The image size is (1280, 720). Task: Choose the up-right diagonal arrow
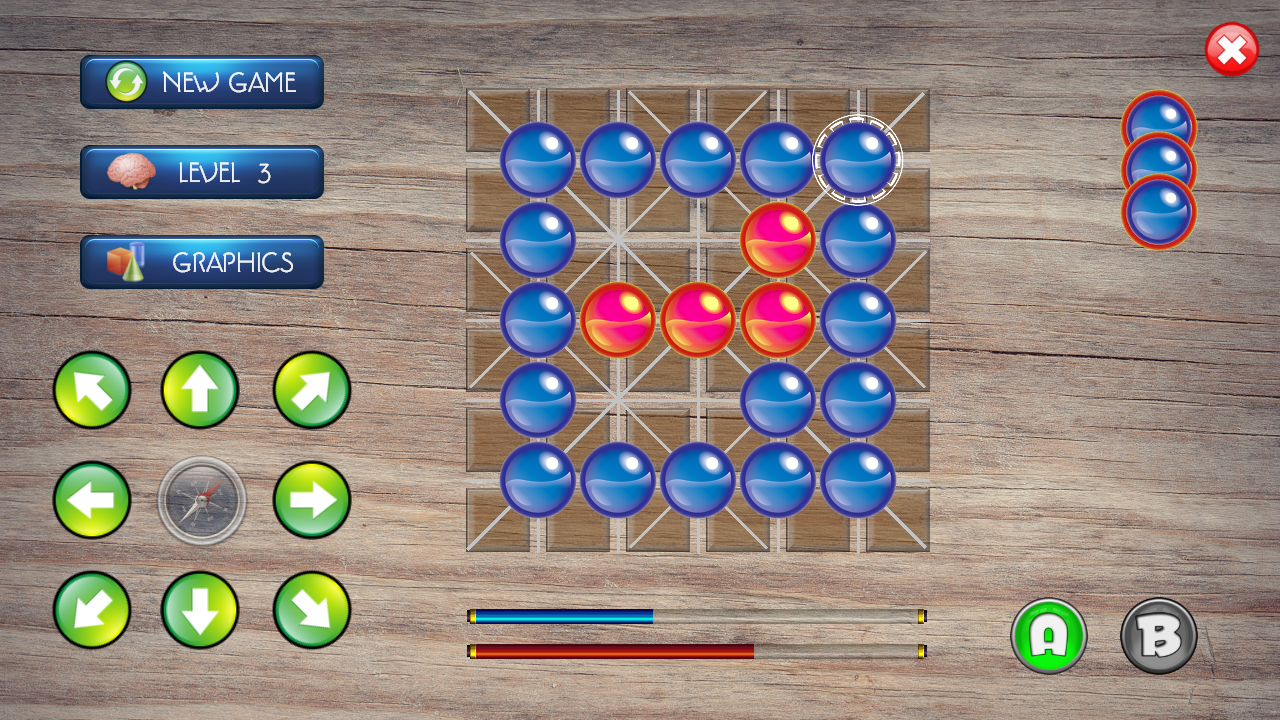312,390
